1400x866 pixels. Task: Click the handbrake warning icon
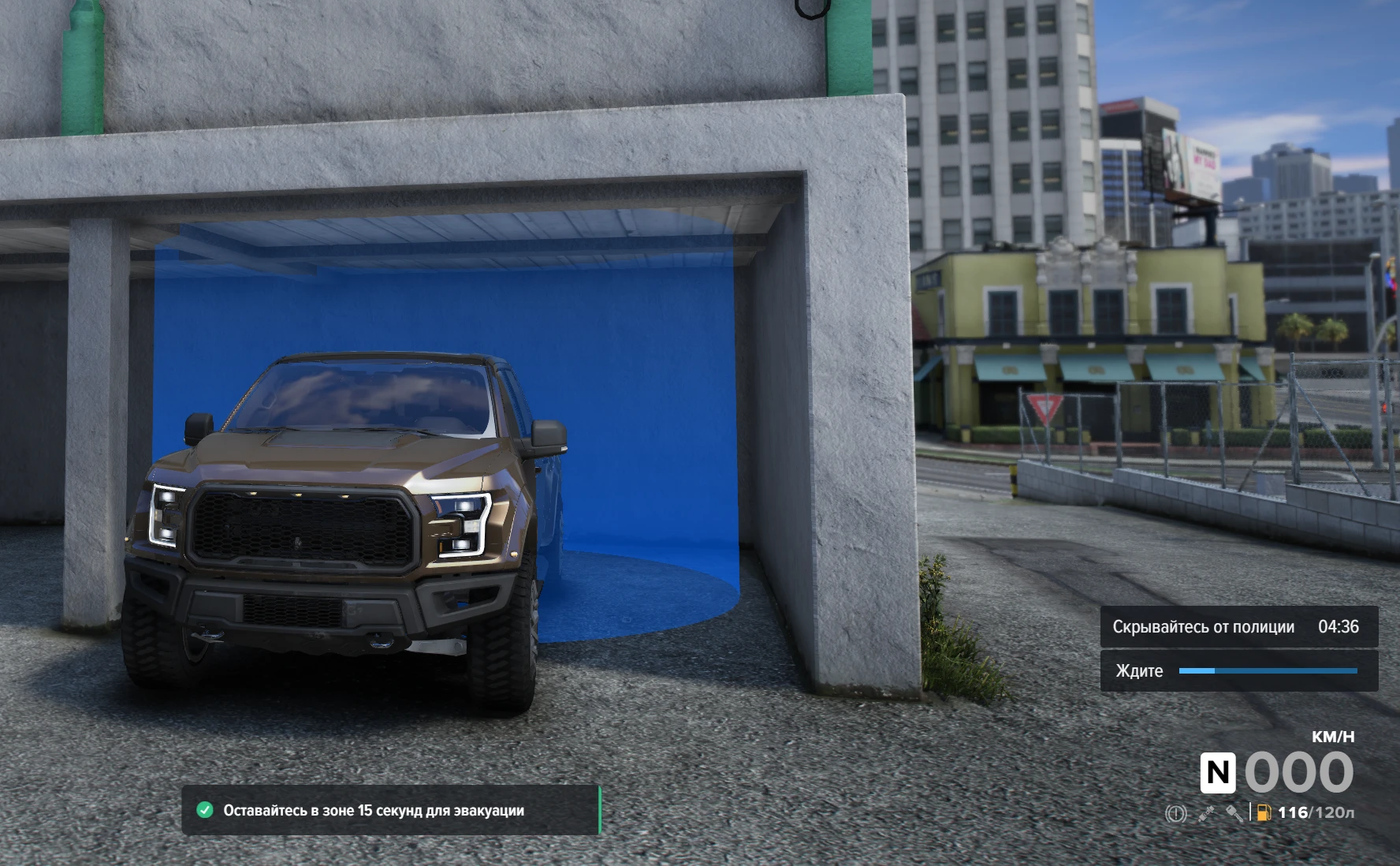pos(1175,813)
